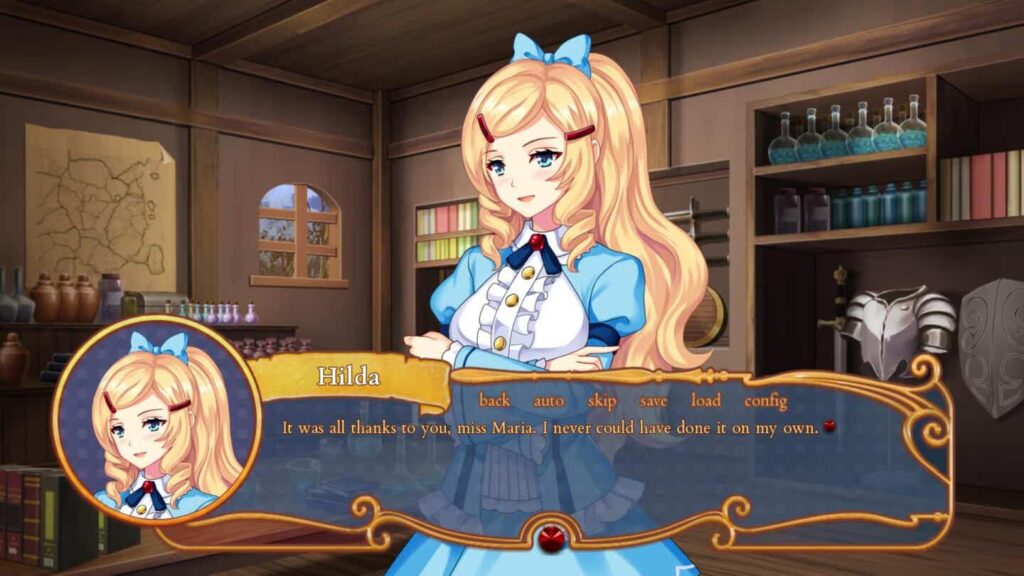Viewport: 1024px width, 576px height.
Task: Enable auto-advance with the auto button
Action: tap(548, 401)
